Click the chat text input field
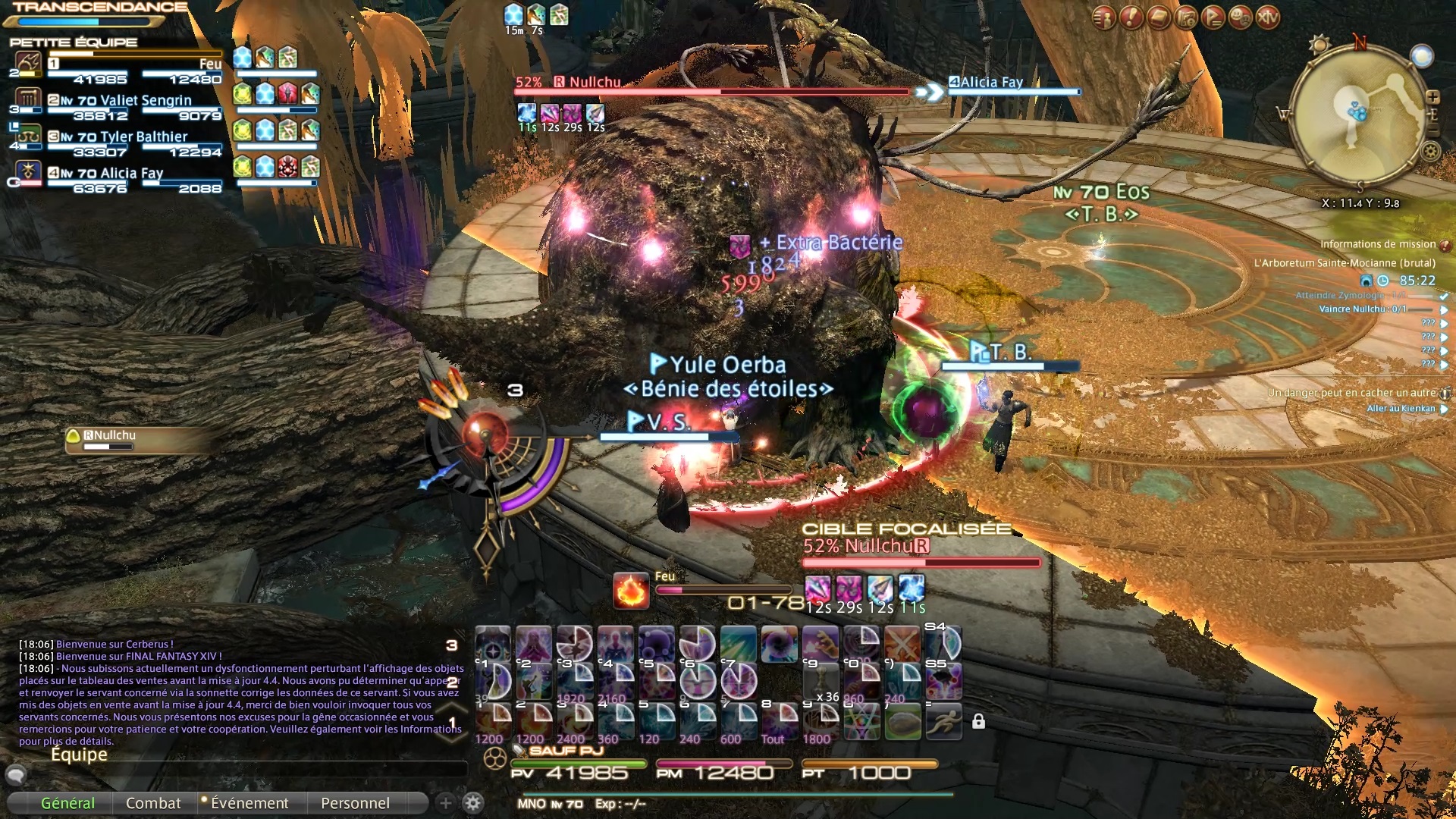 [x=243, y=773]
